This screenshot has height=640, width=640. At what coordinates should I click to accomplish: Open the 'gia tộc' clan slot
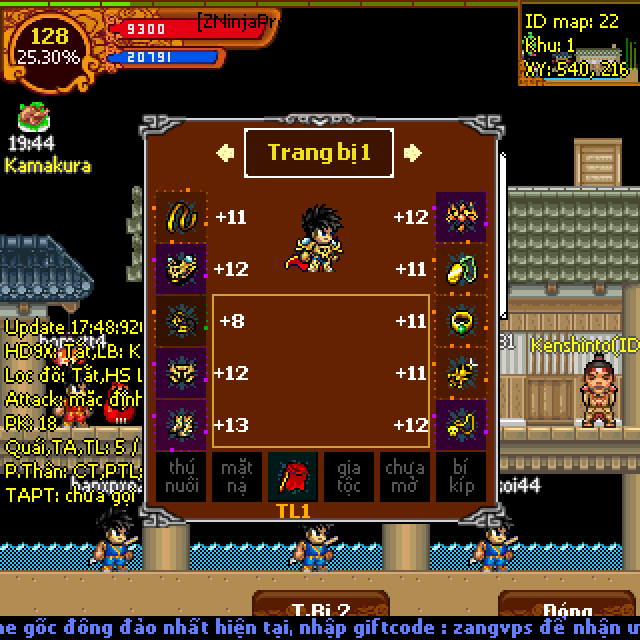pyautogui.click(x=349, y=477)
